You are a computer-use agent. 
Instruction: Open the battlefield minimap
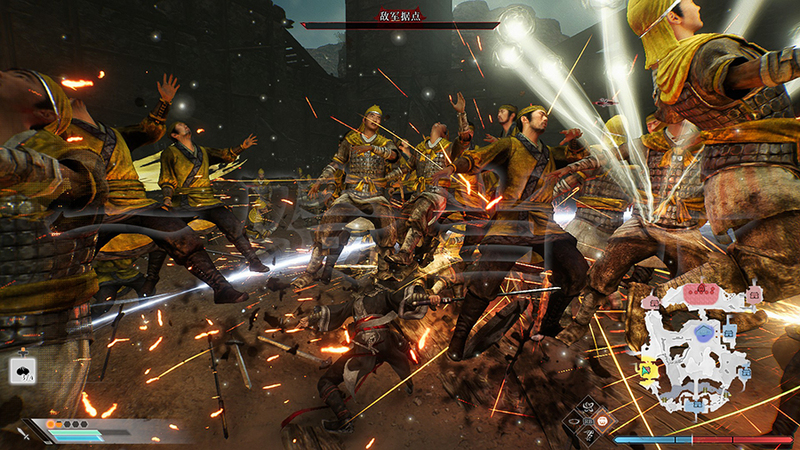point(697,340)
